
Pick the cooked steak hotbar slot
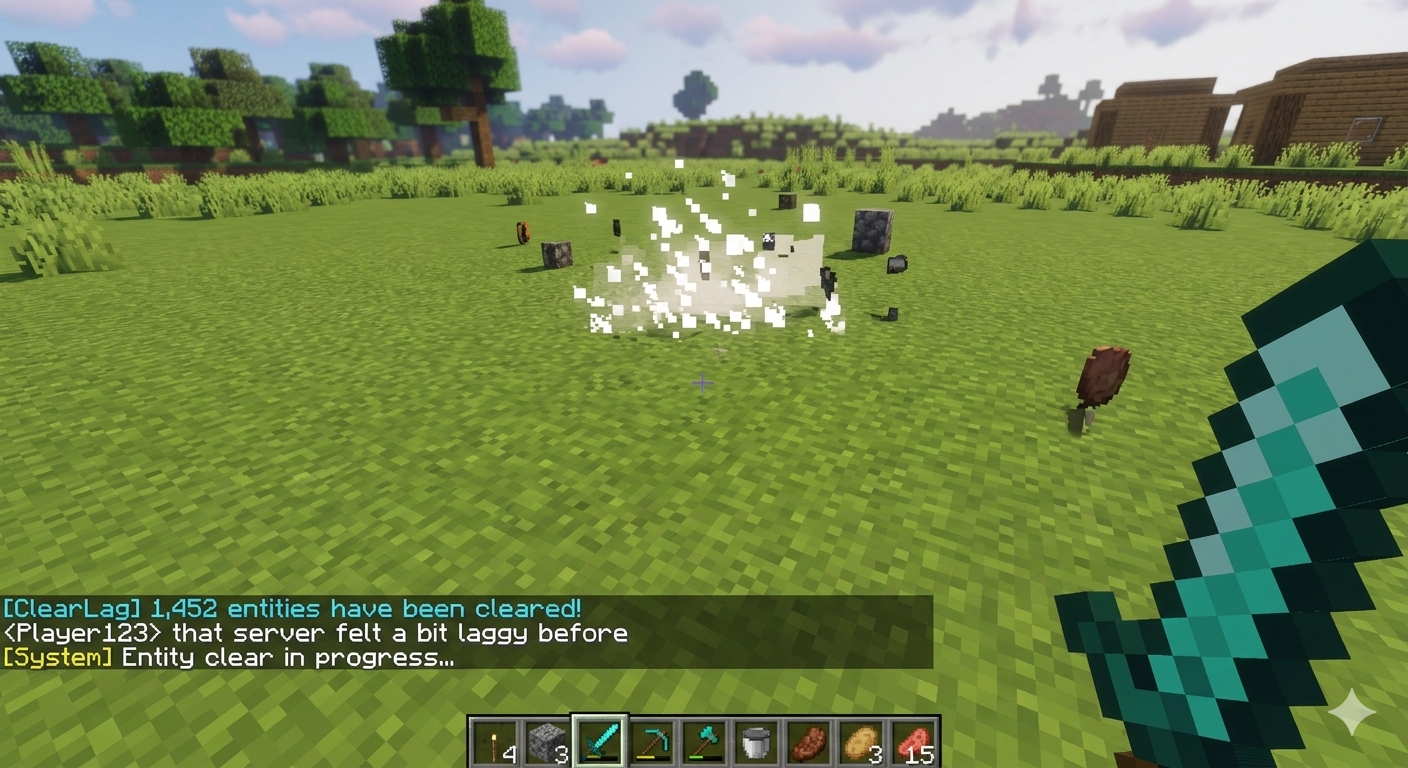[808, 743]
